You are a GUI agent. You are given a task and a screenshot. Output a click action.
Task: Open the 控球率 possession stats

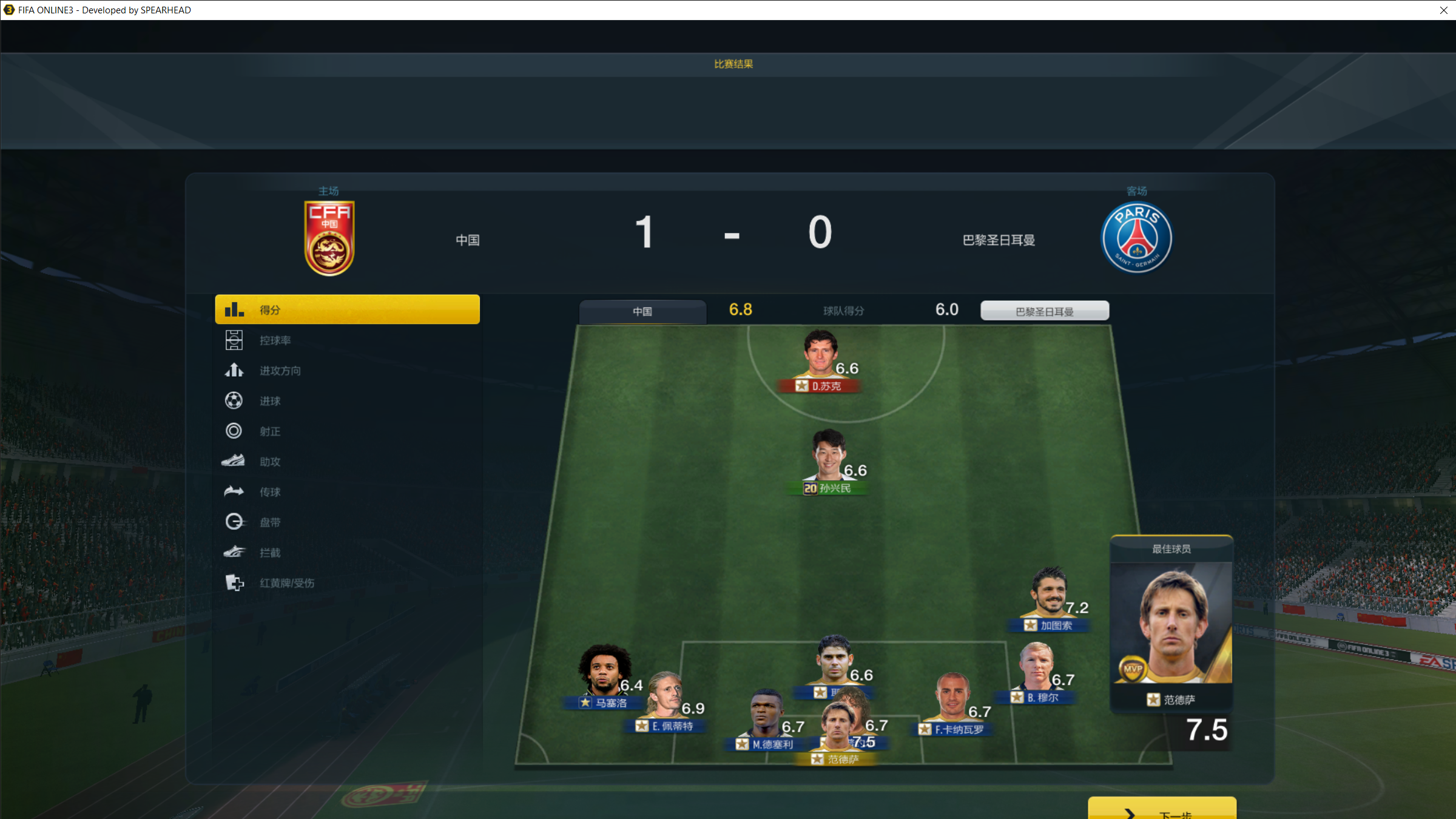pyautogui.click(x=275, y=340)
